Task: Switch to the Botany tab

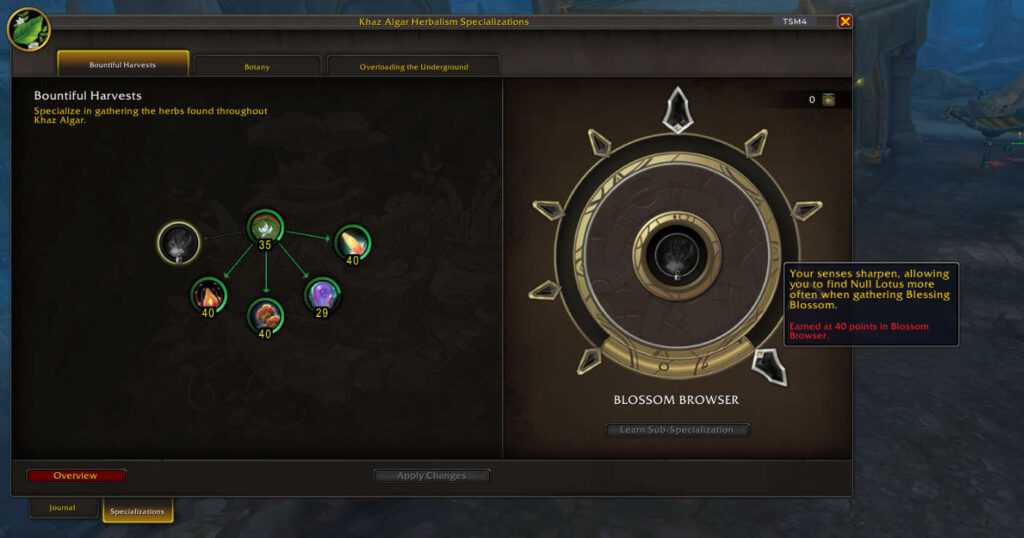Action: 257,67
